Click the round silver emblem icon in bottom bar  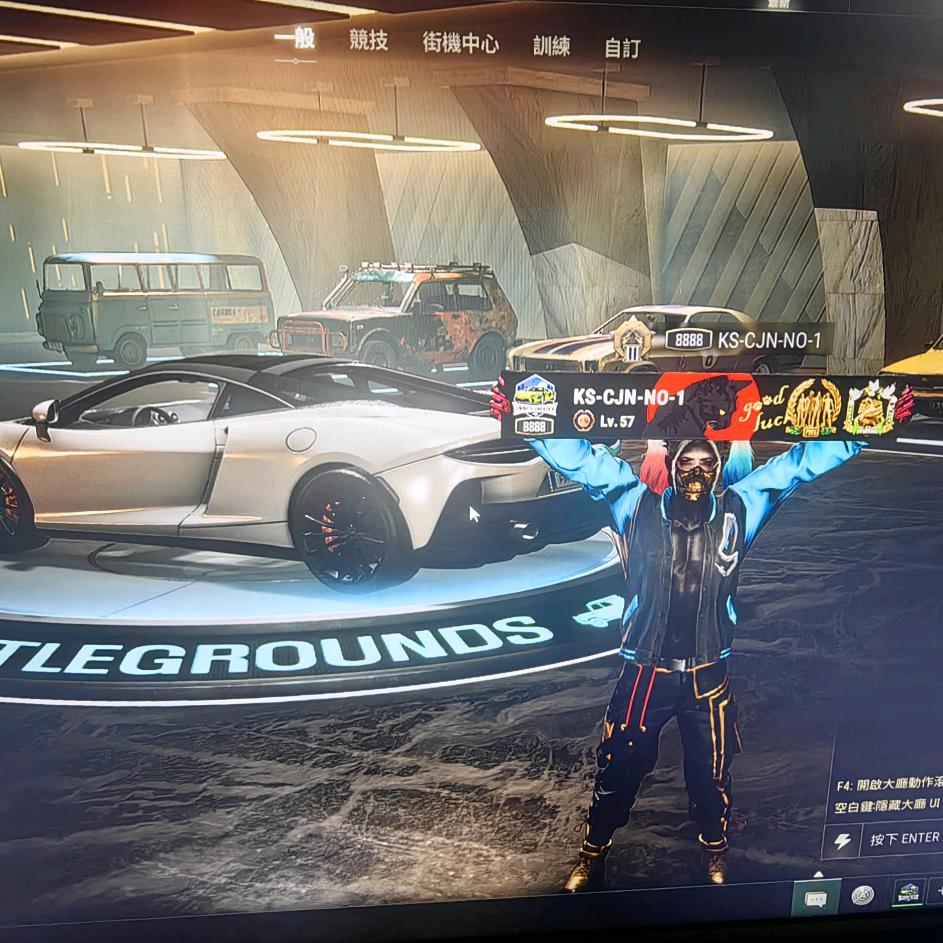[x=862, y=896]
